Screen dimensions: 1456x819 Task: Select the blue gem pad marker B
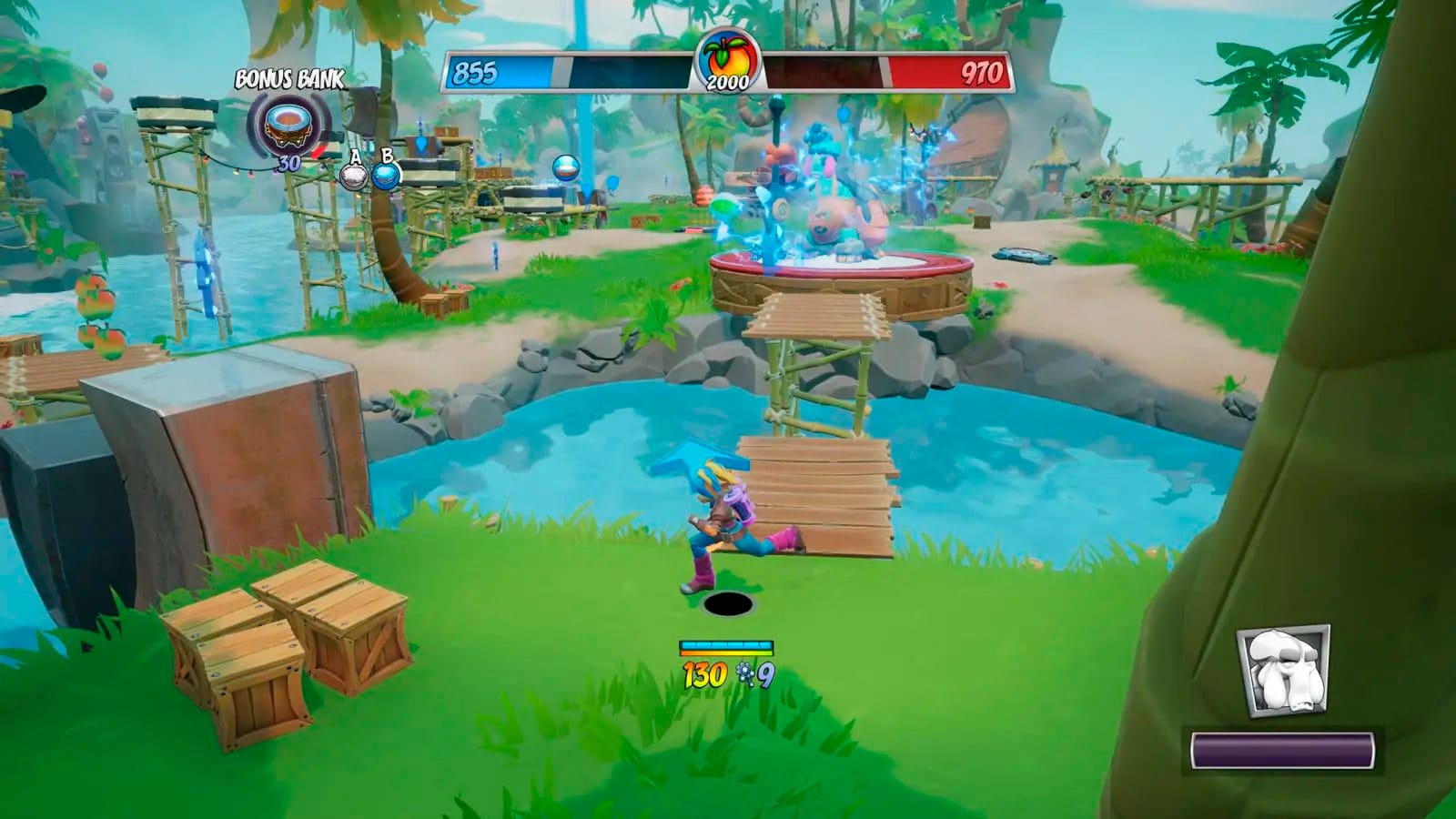coord(387,173)
